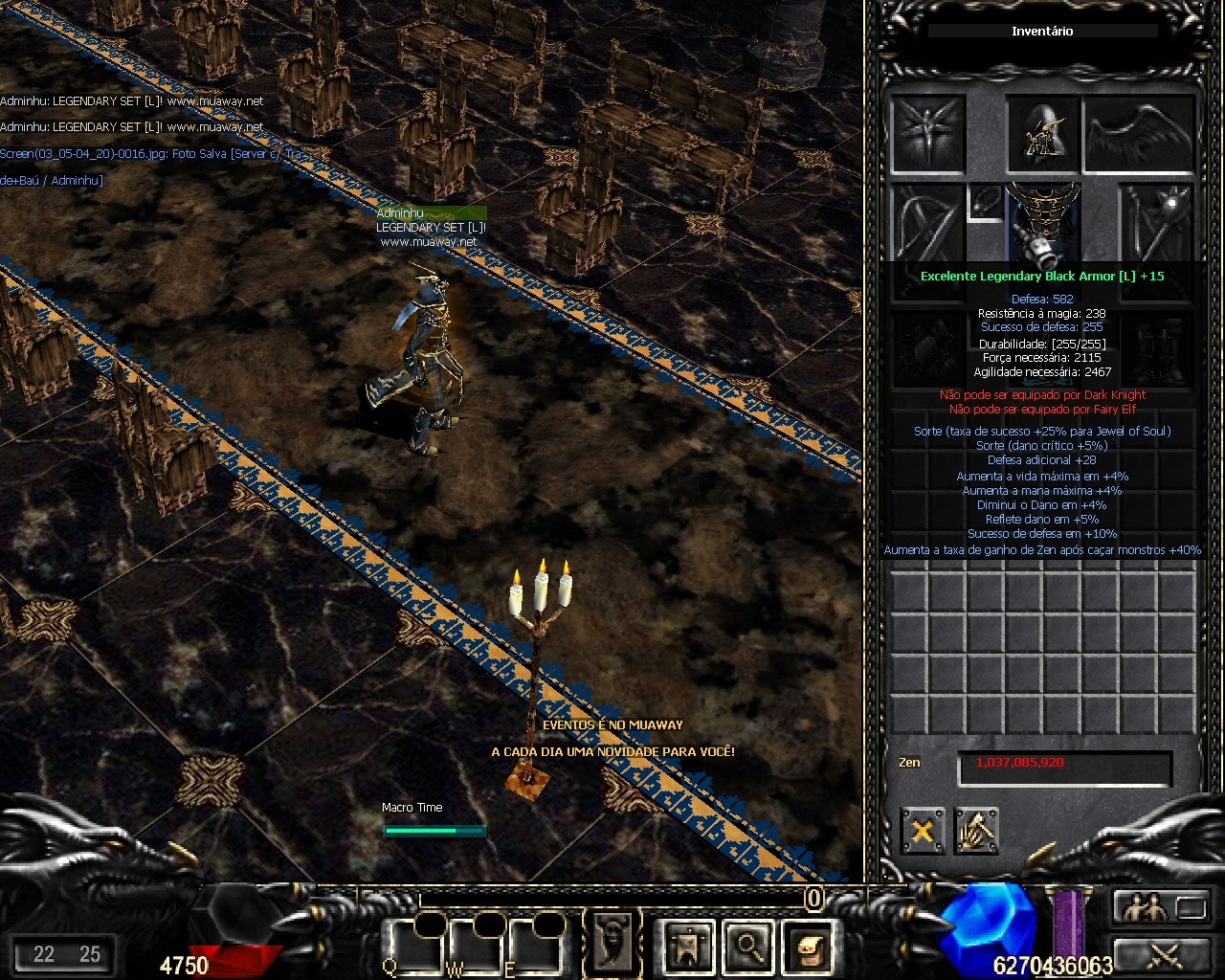This screenshot has width=1225, height=980.
Task: Click the small pendant slot beside the armor
Action: [x=985, y=203]
